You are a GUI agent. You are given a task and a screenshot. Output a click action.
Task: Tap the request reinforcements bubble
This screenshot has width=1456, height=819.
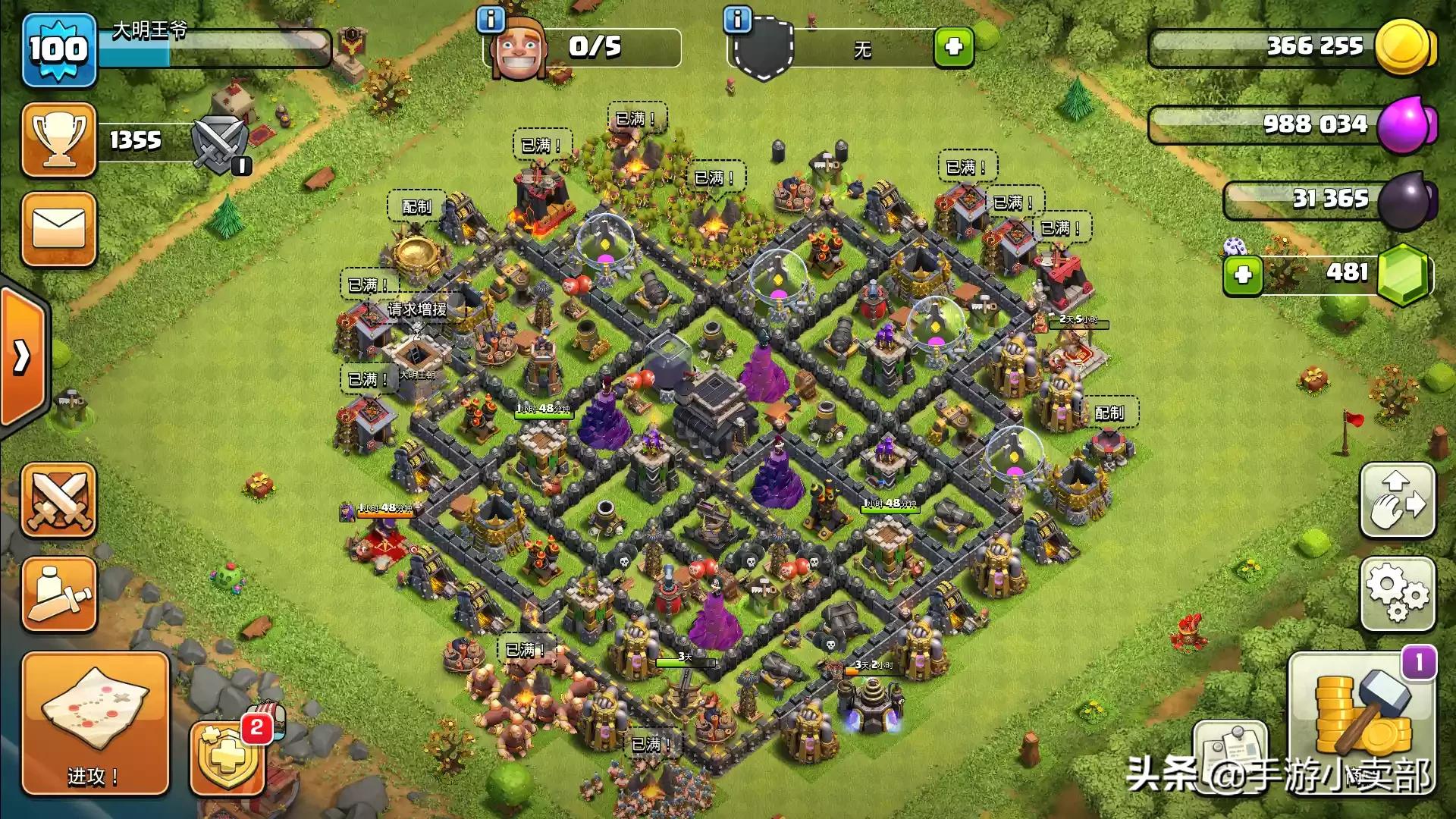pyautogui.click(x=418, y=309)
